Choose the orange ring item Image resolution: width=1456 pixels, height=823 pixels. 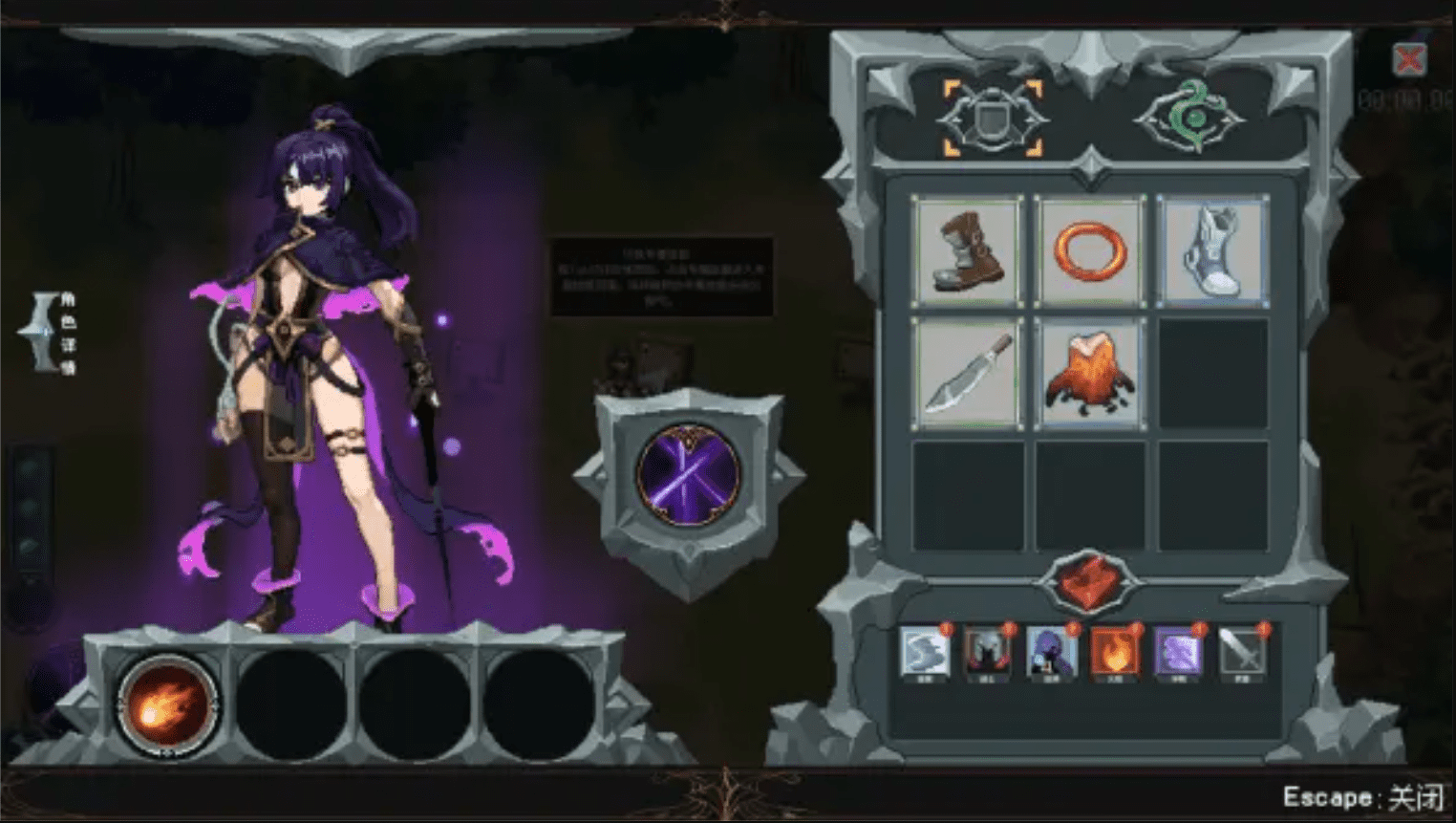click(x=1089, y=251)
